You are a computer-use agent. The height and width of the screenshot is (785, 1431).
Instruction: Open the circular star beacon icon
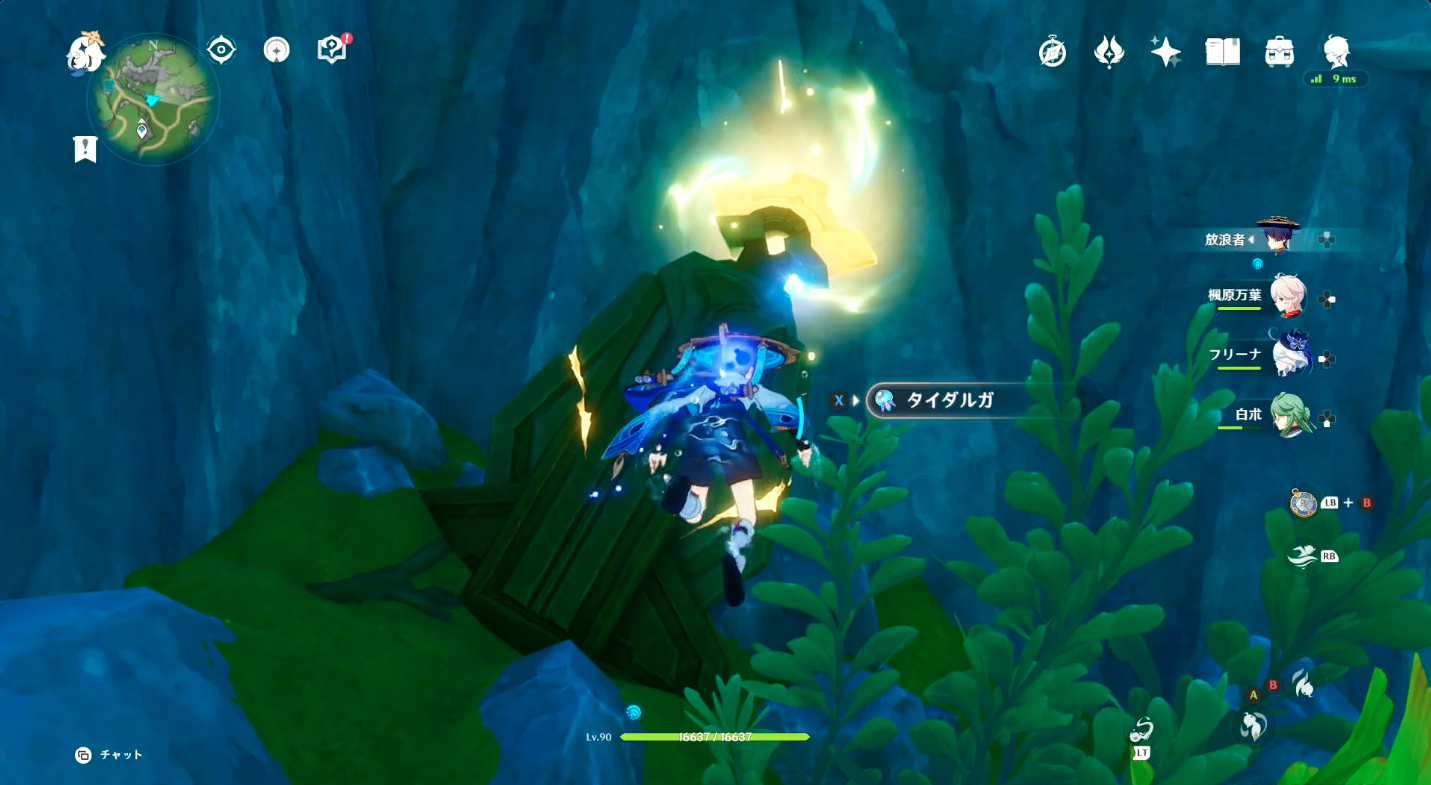tap(277, 50)
